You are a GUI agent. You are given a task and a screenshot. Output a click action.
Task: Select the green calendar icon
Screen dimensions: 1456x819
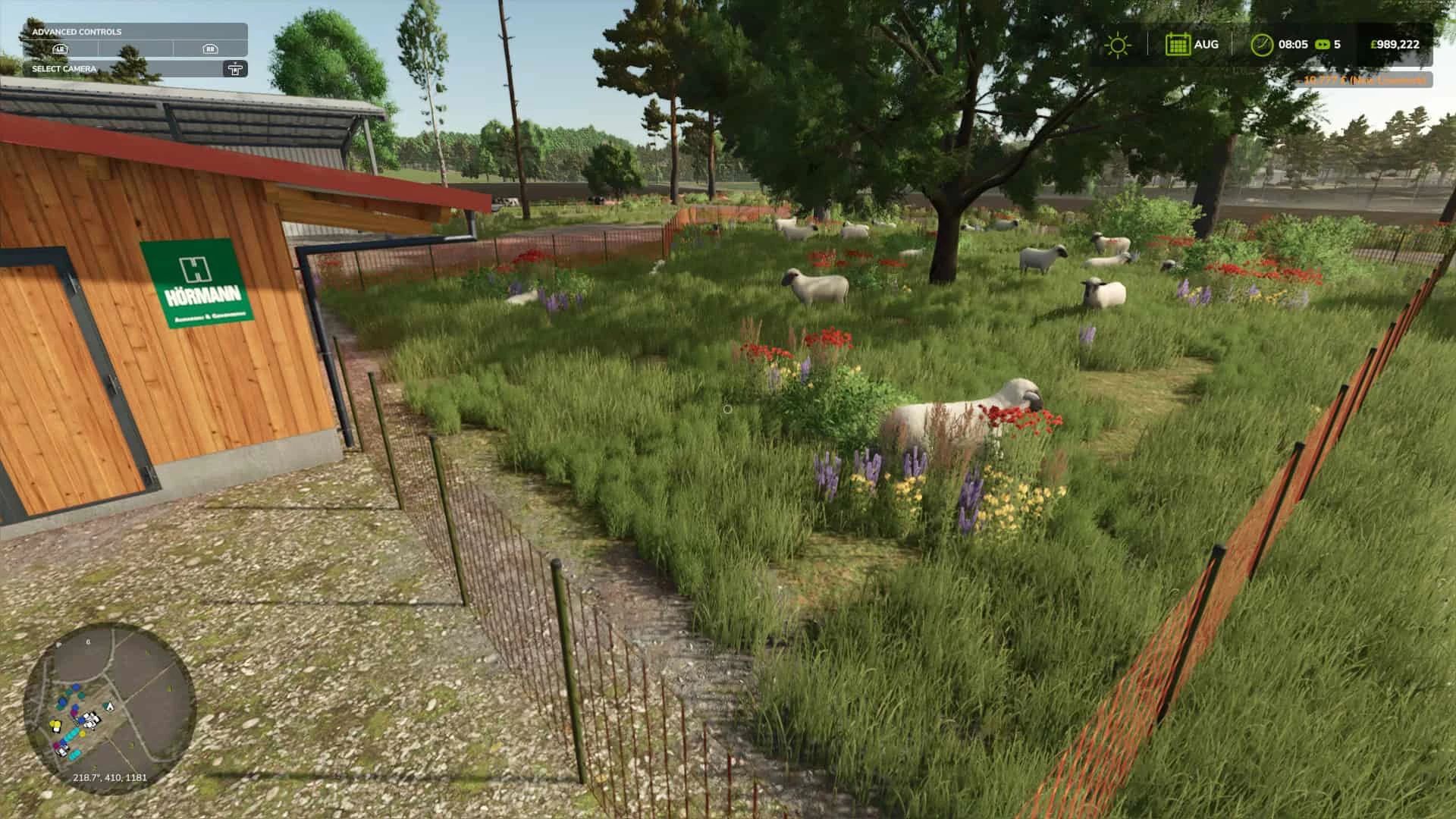point(1178,45)
